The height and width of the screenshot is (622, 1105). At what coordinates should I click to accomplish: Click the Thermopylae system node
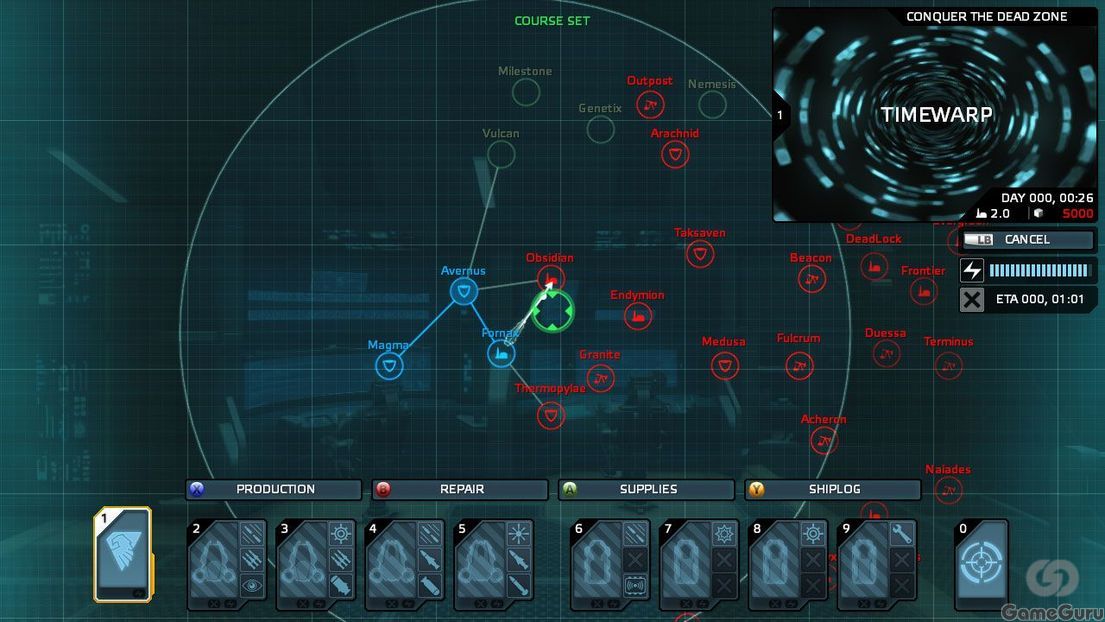point(550,415)
